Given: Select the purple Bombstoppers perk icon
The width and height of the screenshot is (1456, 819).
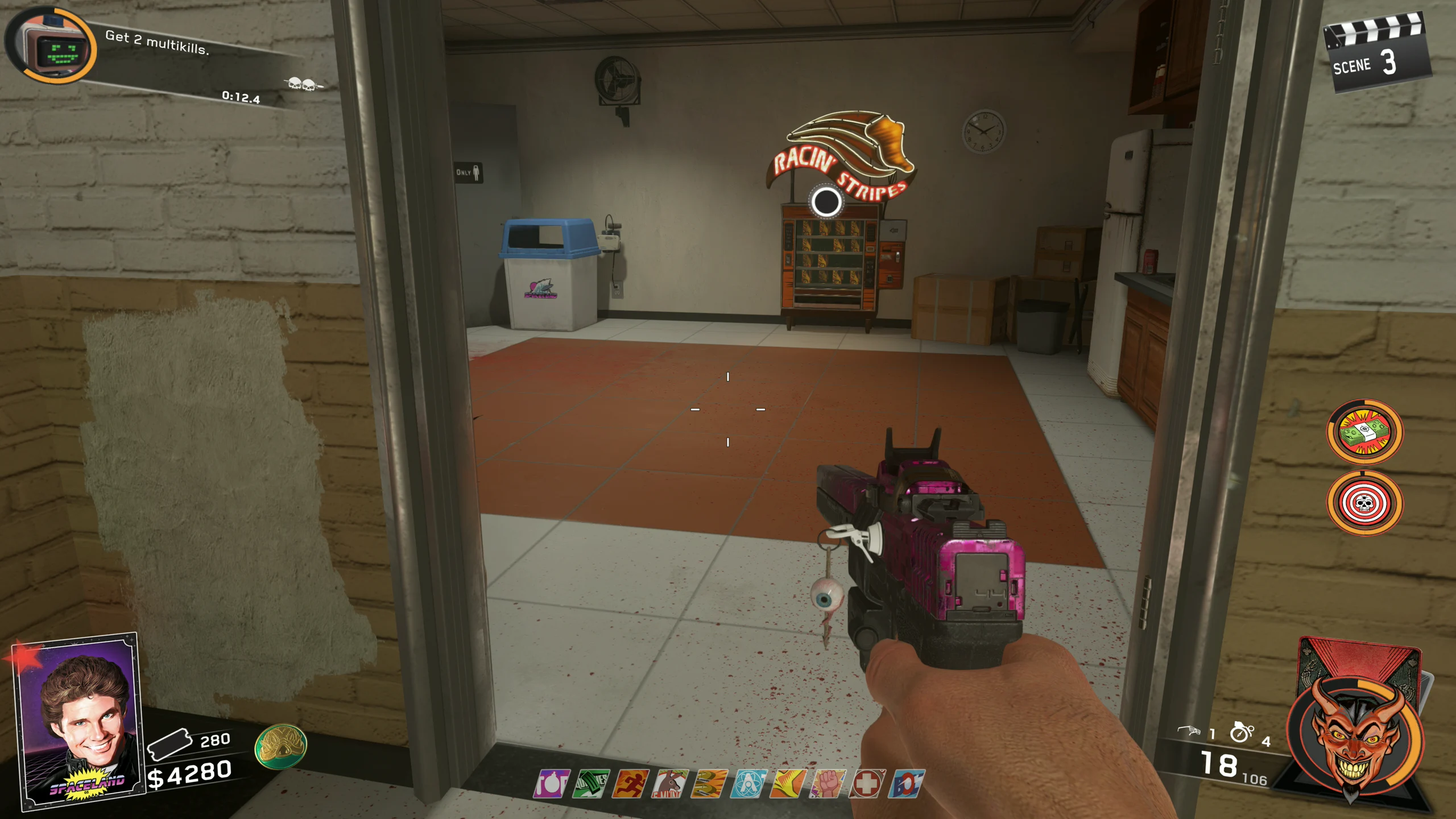Looking at the screenshot, I should pyautogui.click(x=551, y=784).
